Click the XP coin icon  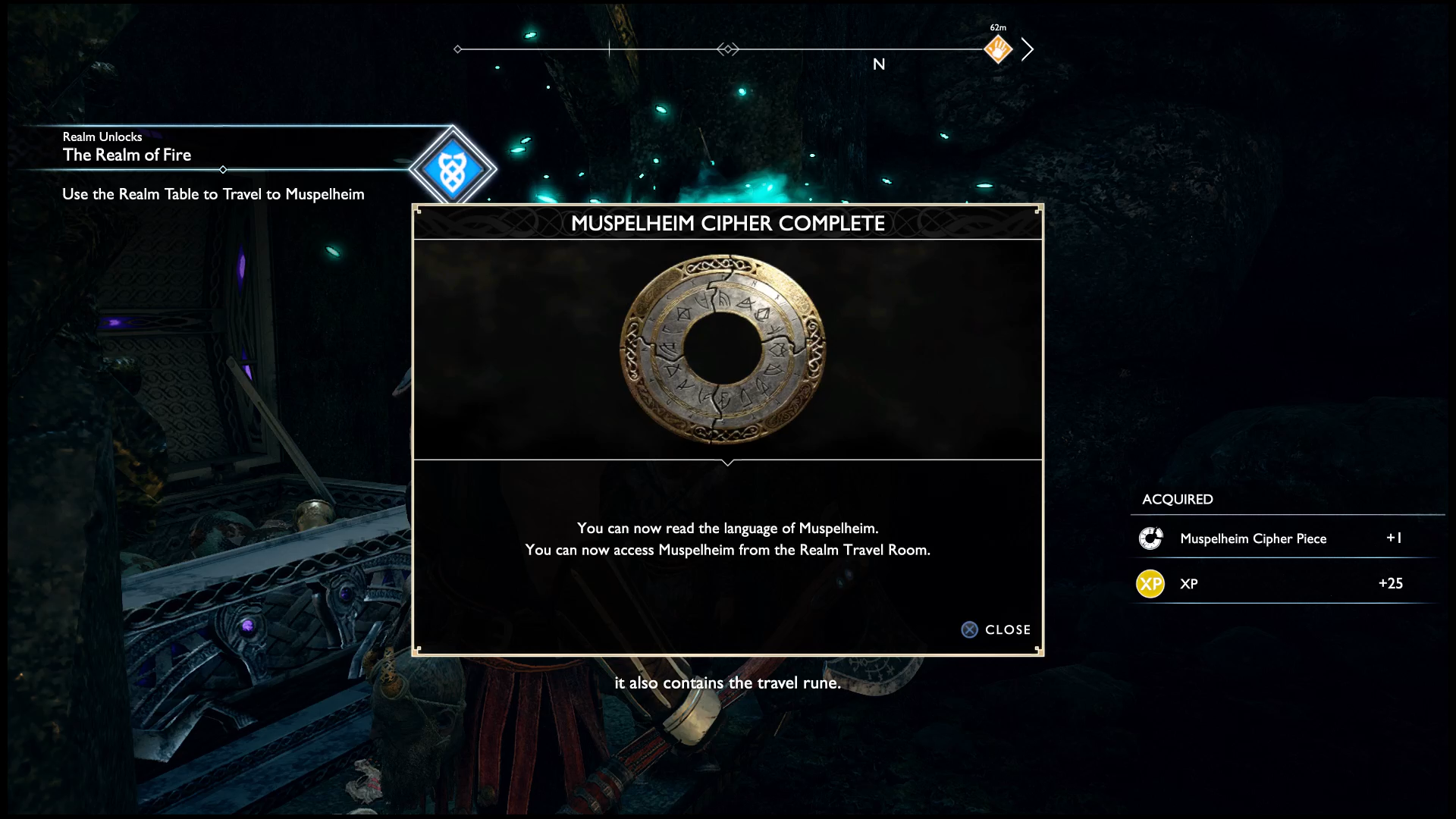pos(1150,583)
